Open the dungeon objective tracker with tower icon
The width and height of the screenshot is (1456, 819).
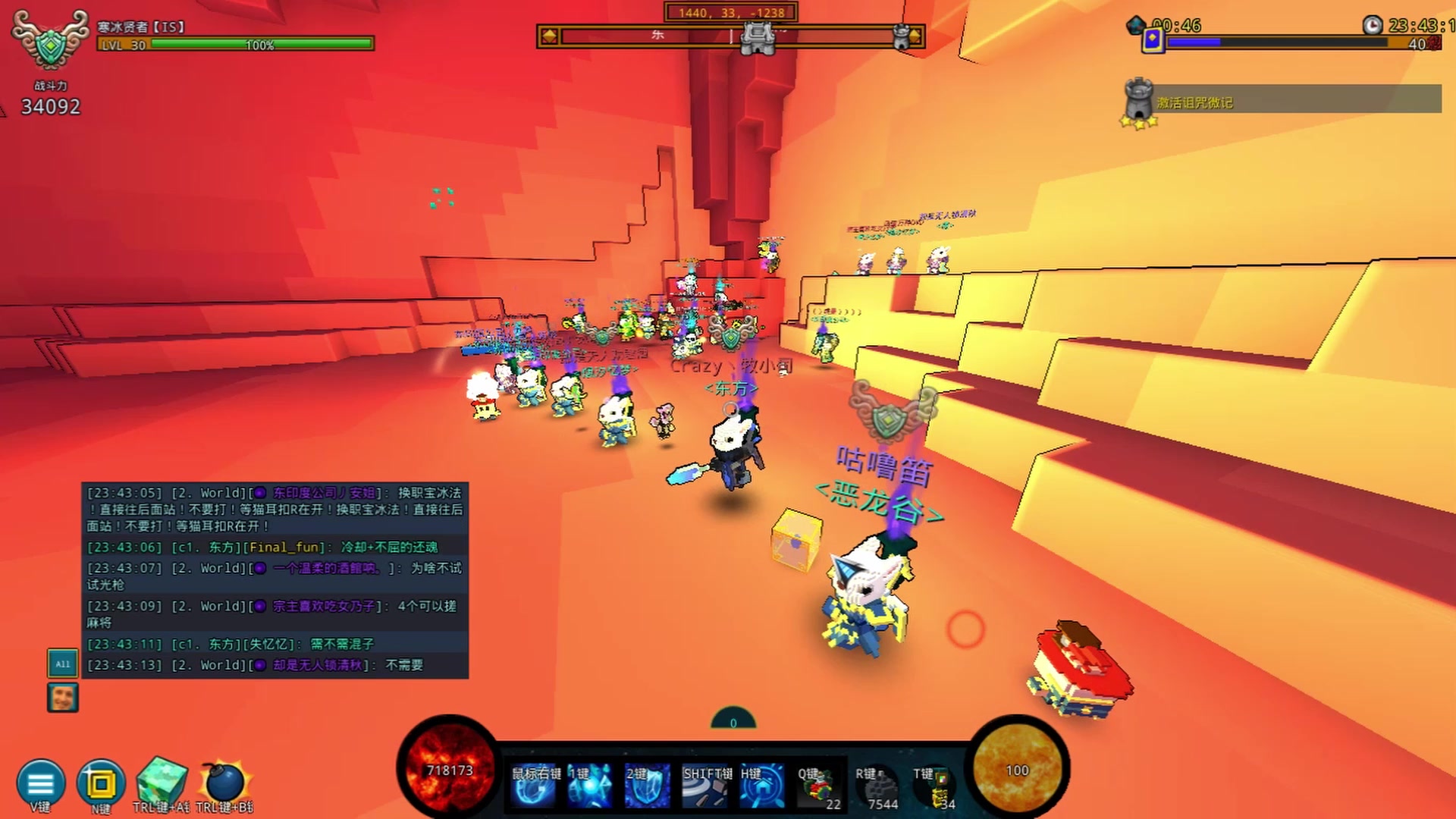[x=1282, y=101]
